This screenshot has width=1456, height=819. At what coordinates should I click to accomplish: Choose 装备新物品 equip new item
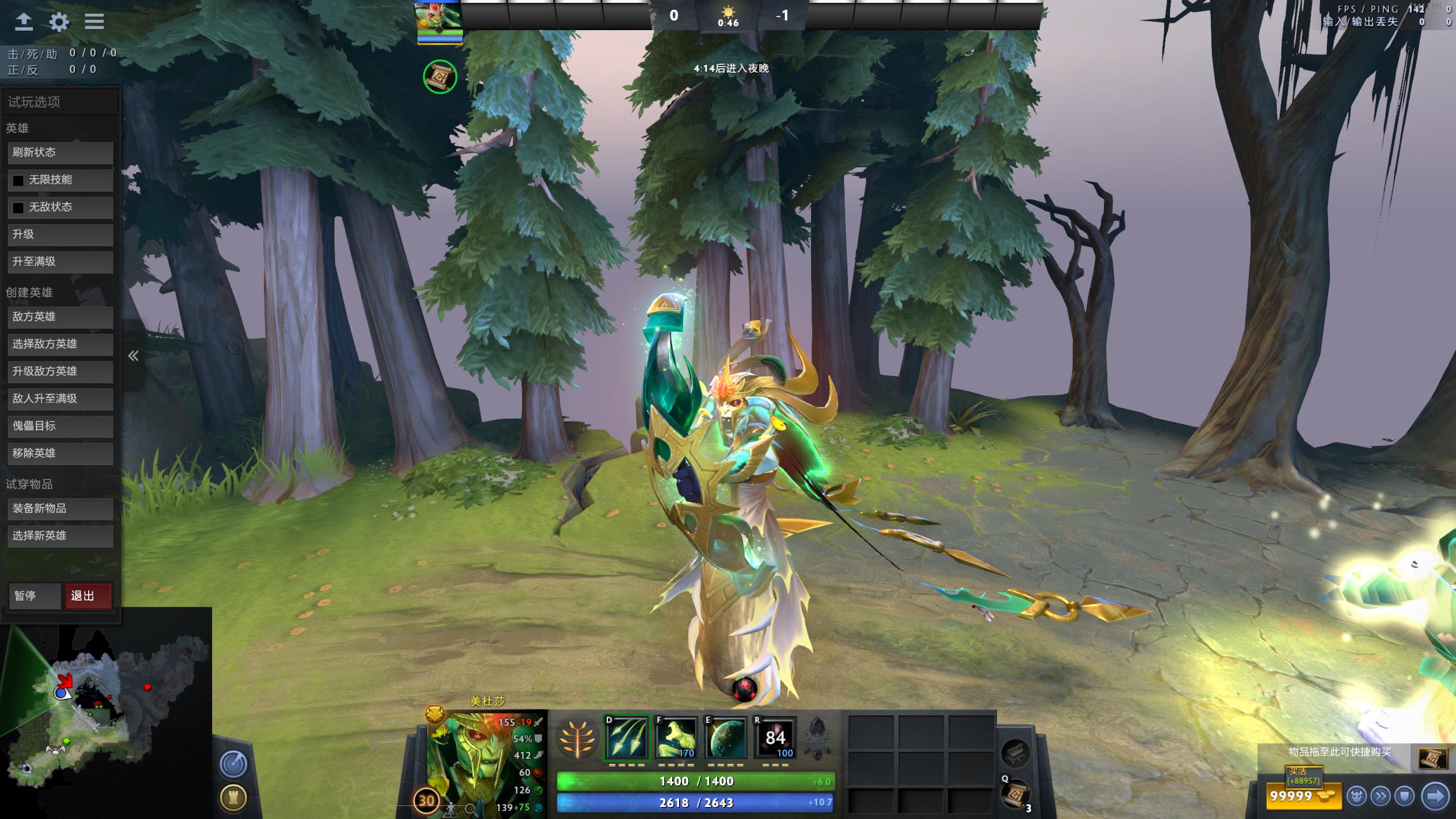point(60,508)
